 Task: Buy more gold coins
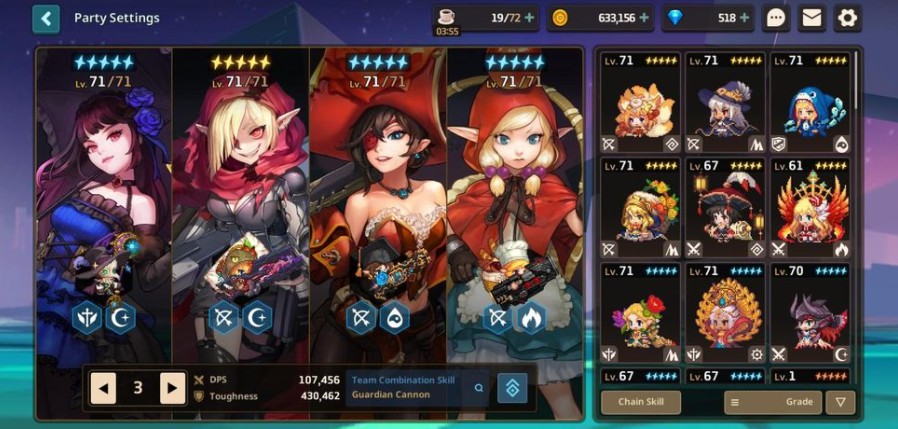point(644,18)
